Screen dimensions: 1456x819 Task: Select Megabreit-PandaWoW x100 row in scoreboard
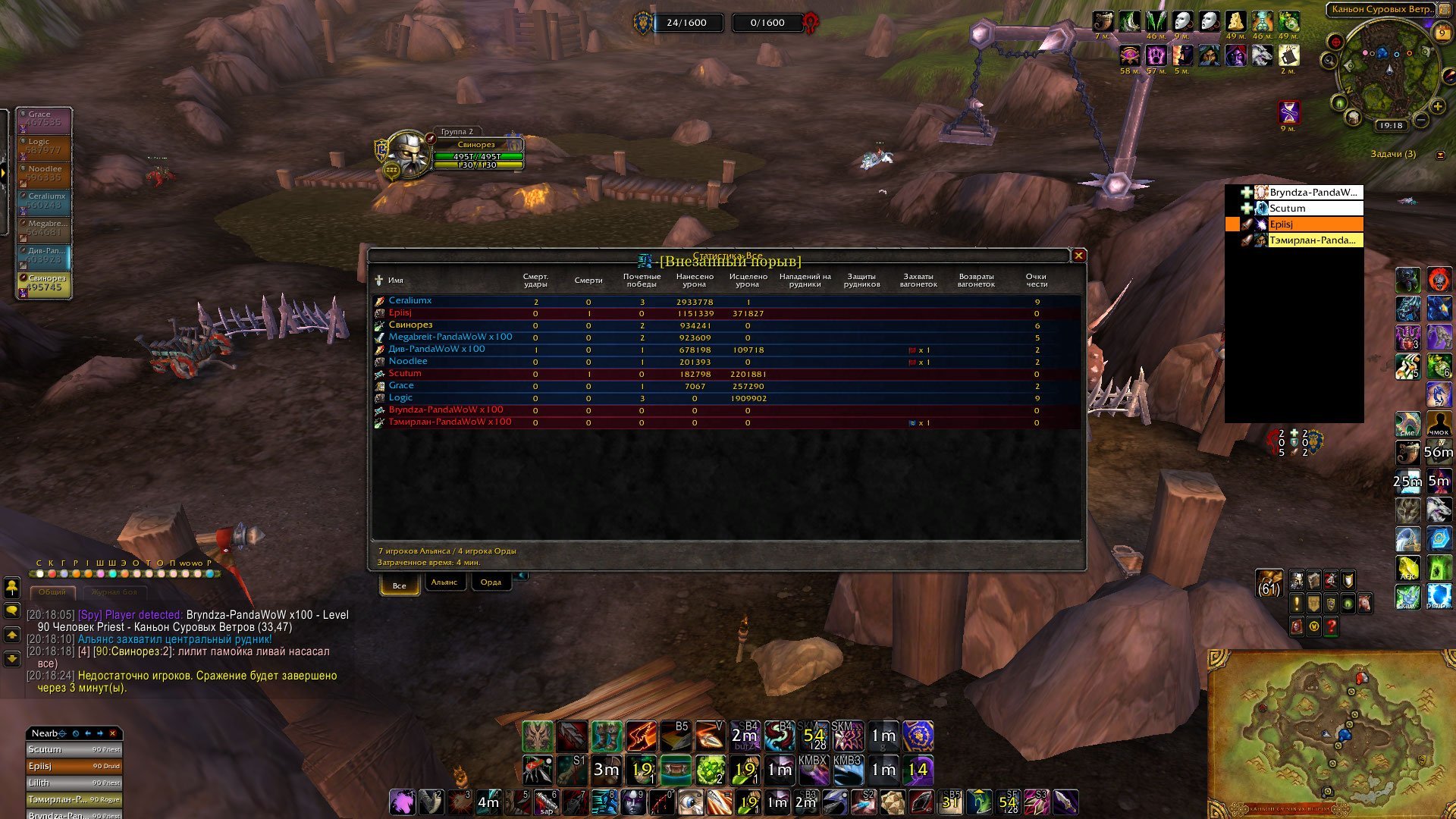point(450,337)
